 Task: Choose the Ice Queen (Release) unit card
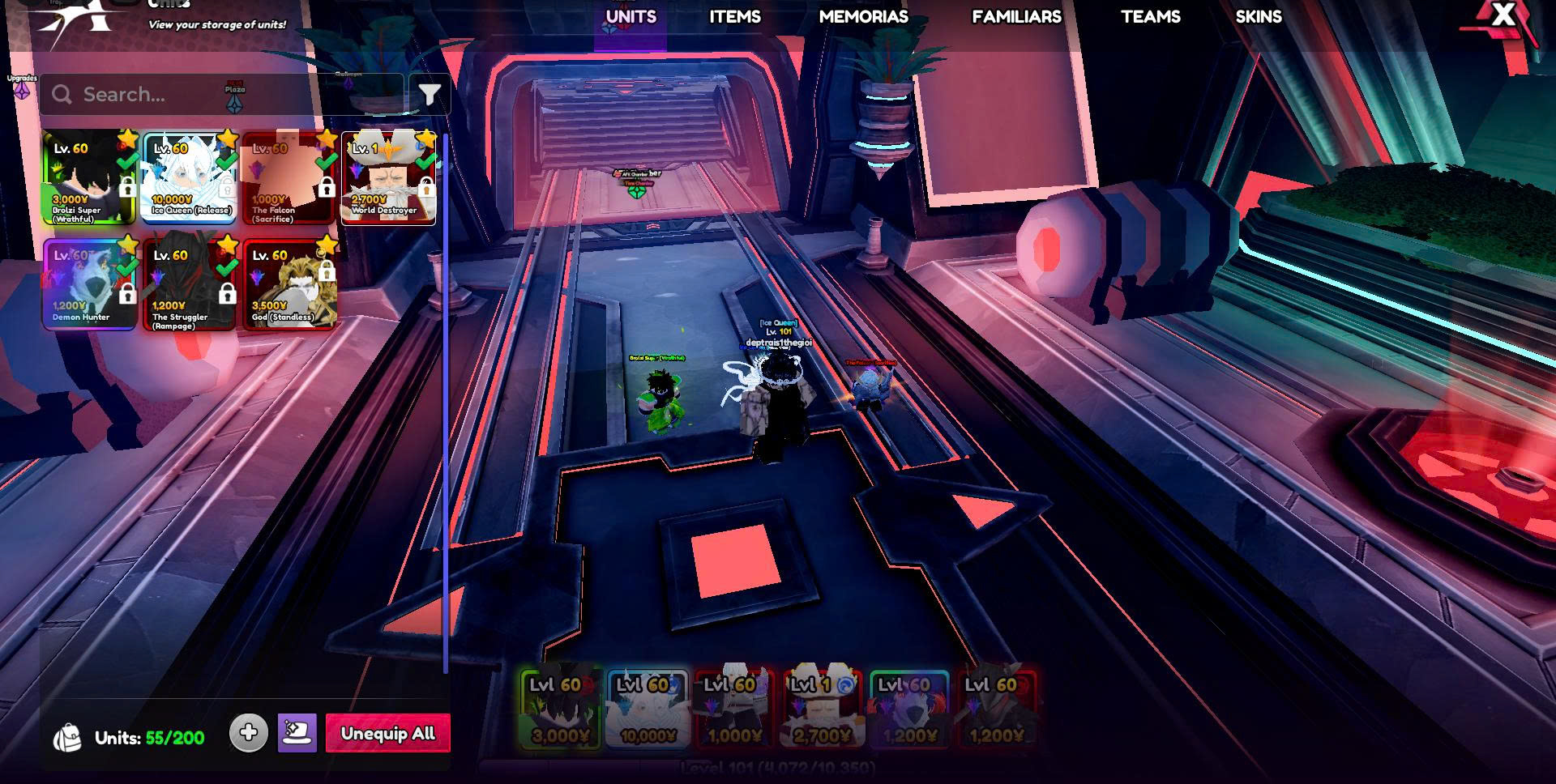click(x=190, y=178)
